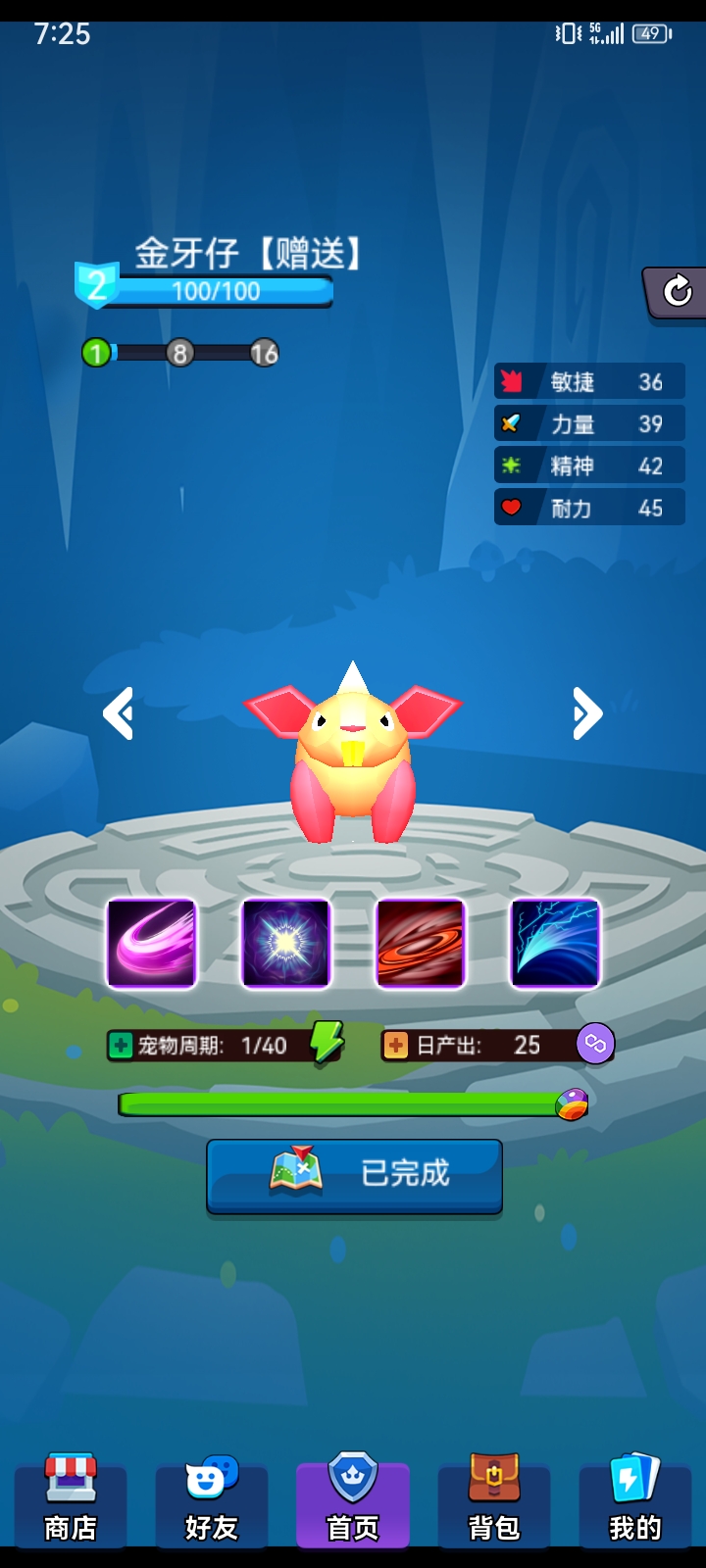Tap the green lightning bolt icon
Viewport: 706px width, 1568px height.
pyautogui.click(x=327, y=1042)
